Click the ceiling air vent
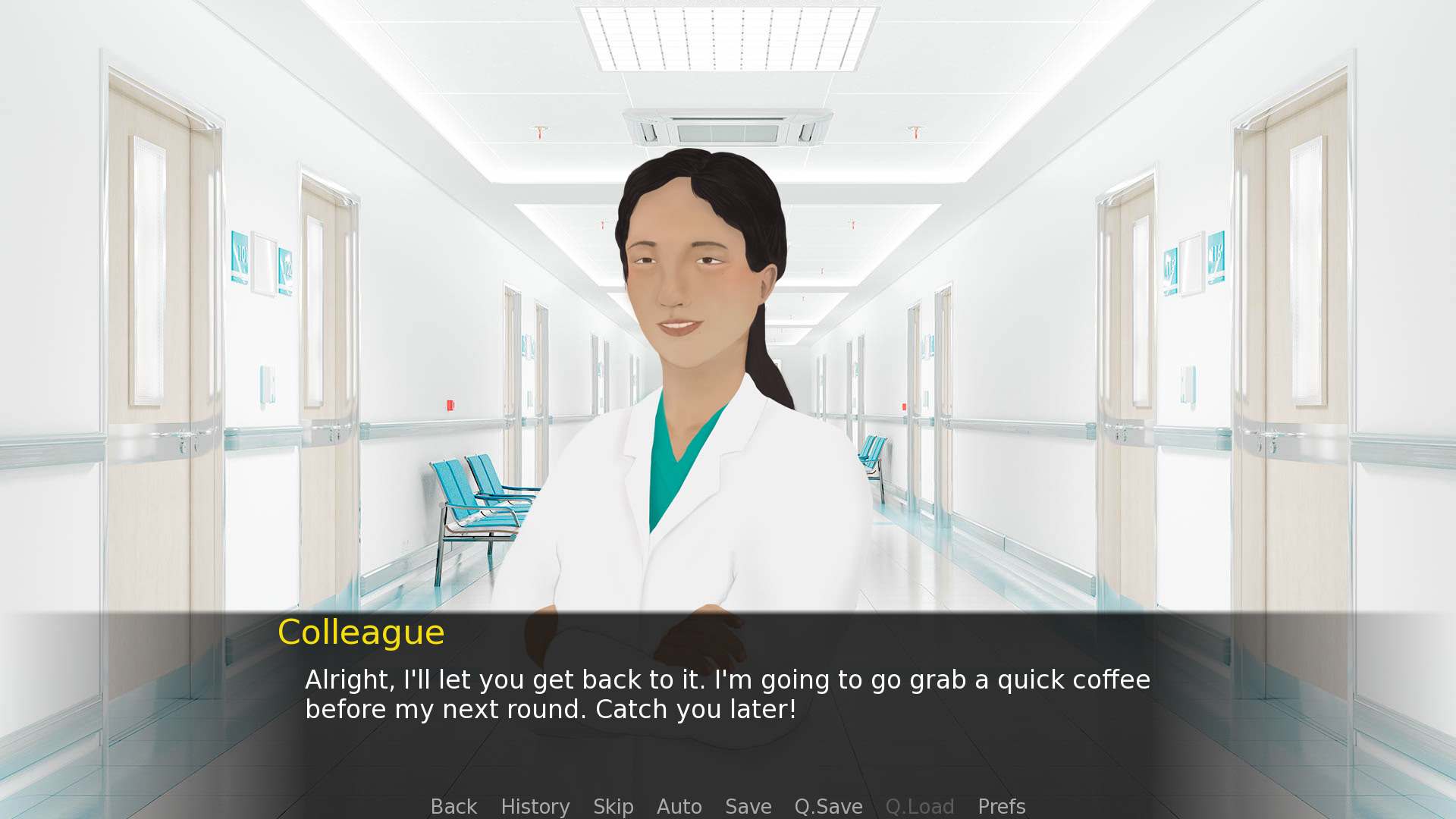Viewport: 1456px width, 819px height. [726, 130]
